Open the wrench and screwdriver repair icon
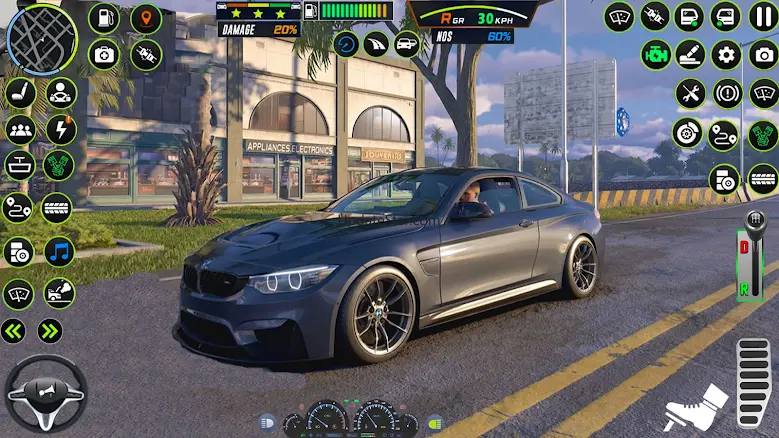The width and height of the screenshot is (779, 438). [690, 94]
